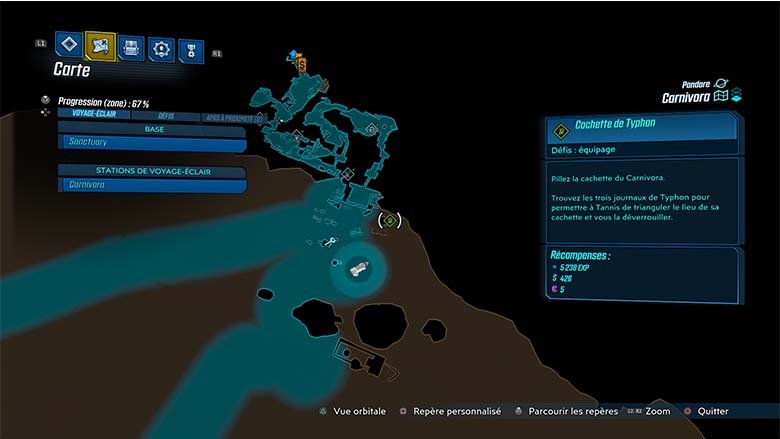780x439 pixels.
Task: Open the gear-icon skills tab
Action: [x=161, y=48]
